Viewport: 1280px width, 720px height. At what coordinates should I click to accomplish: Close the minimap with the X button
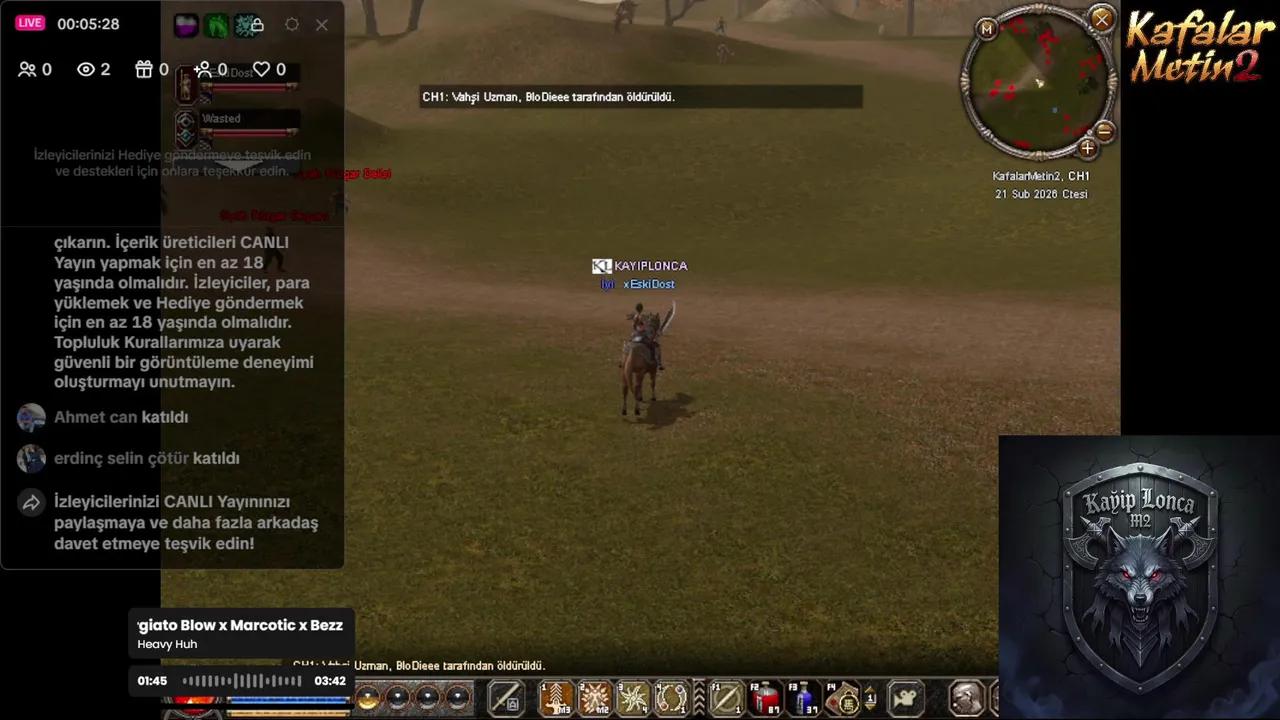coord(1101,19)
